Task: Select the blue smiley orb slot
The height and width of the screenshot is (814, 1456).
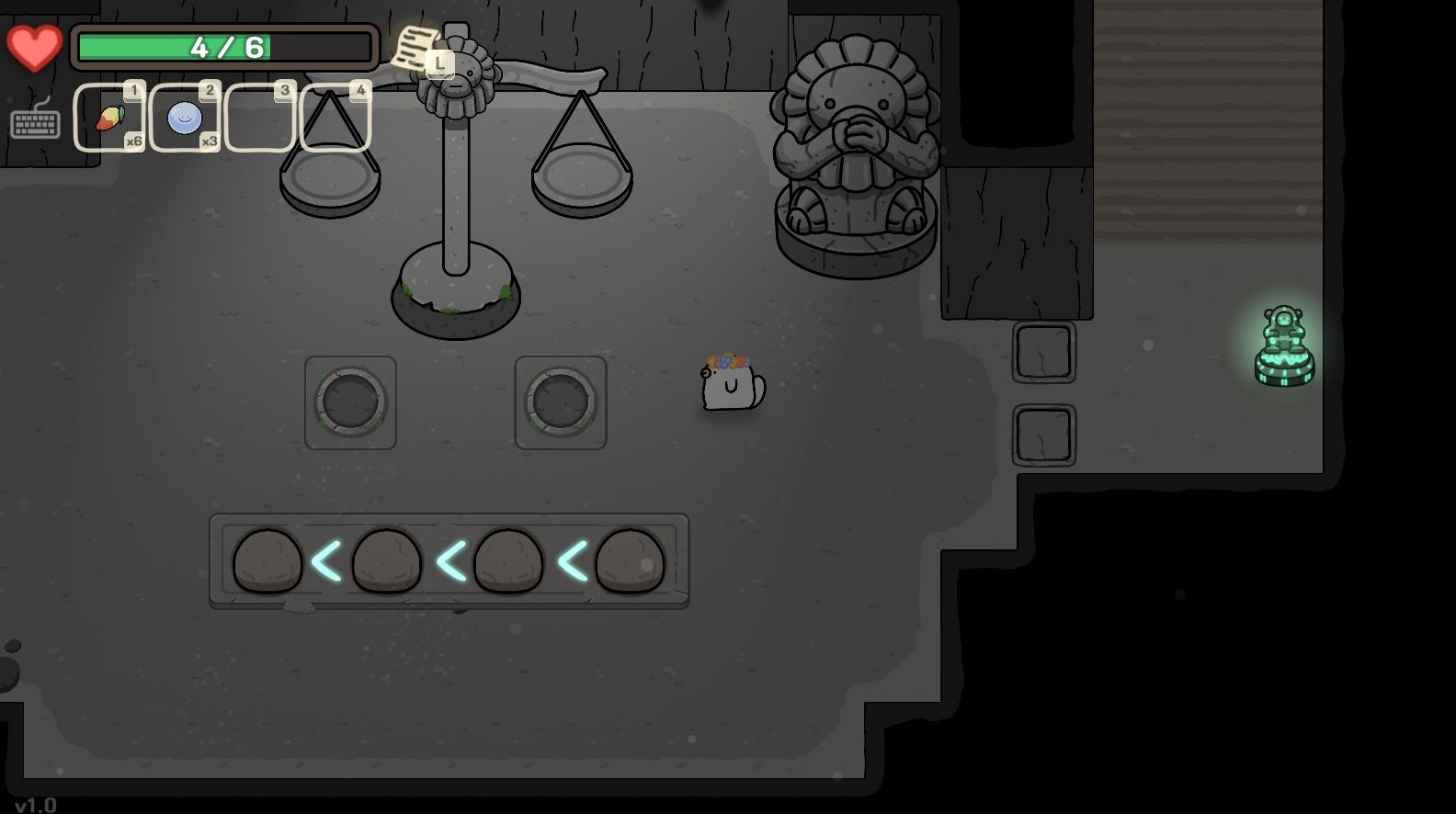Action: [184, 118]
